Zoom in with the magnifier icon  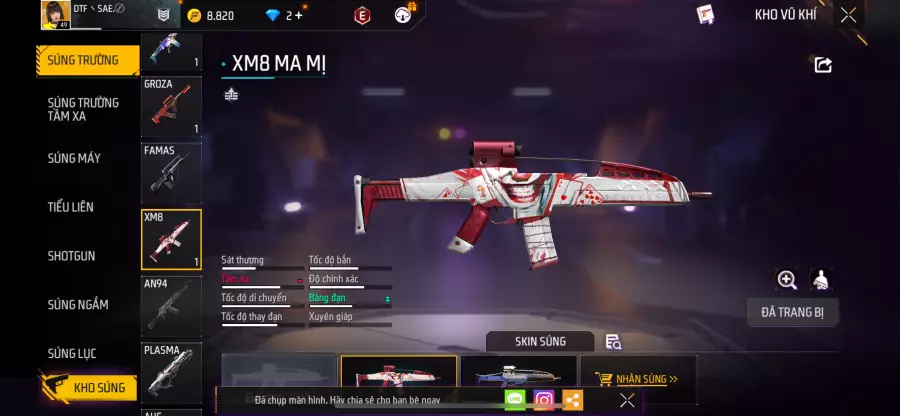pyautogui.click(x=787, y=280)
